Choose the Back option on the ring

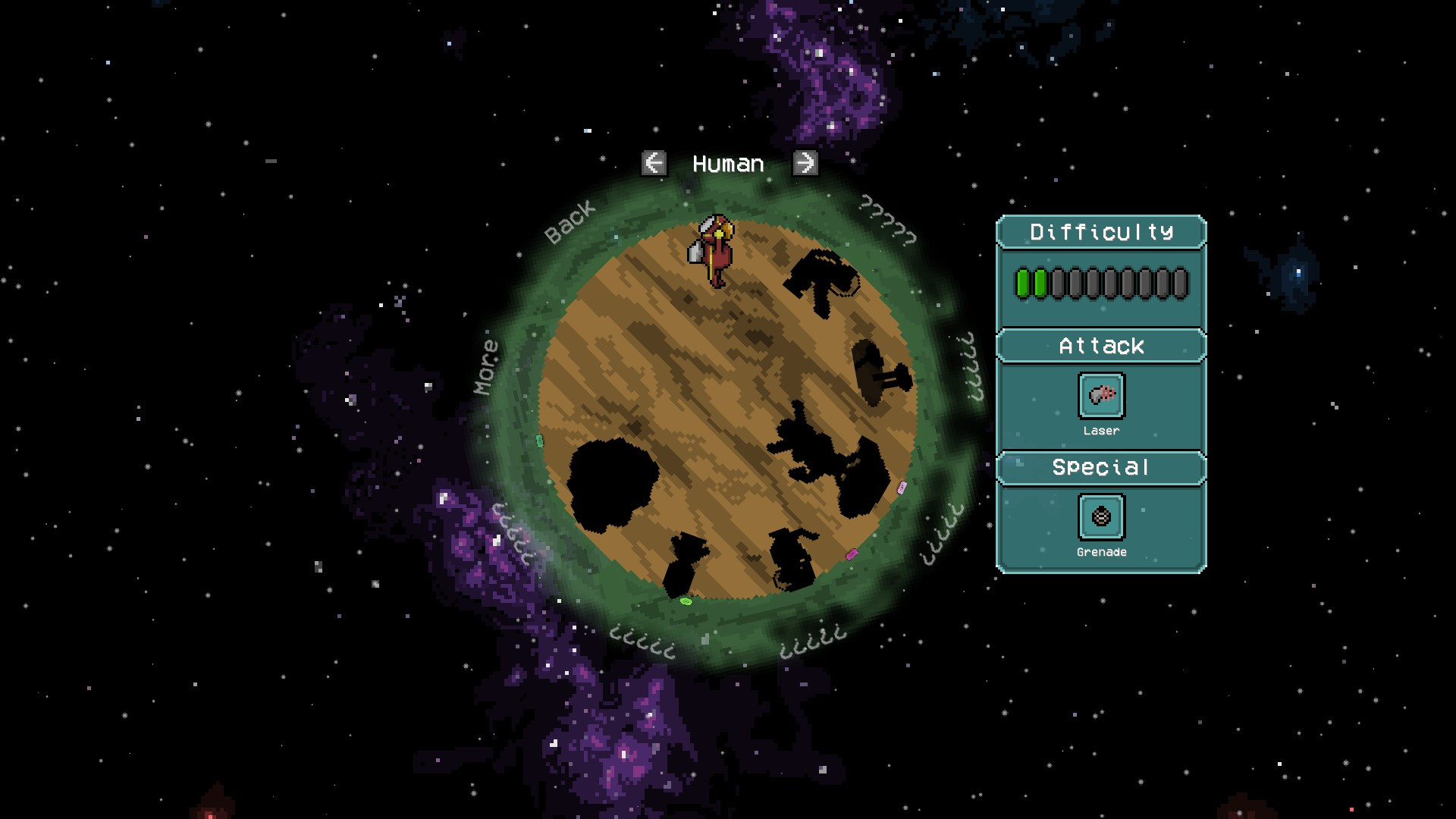(570, 222)
